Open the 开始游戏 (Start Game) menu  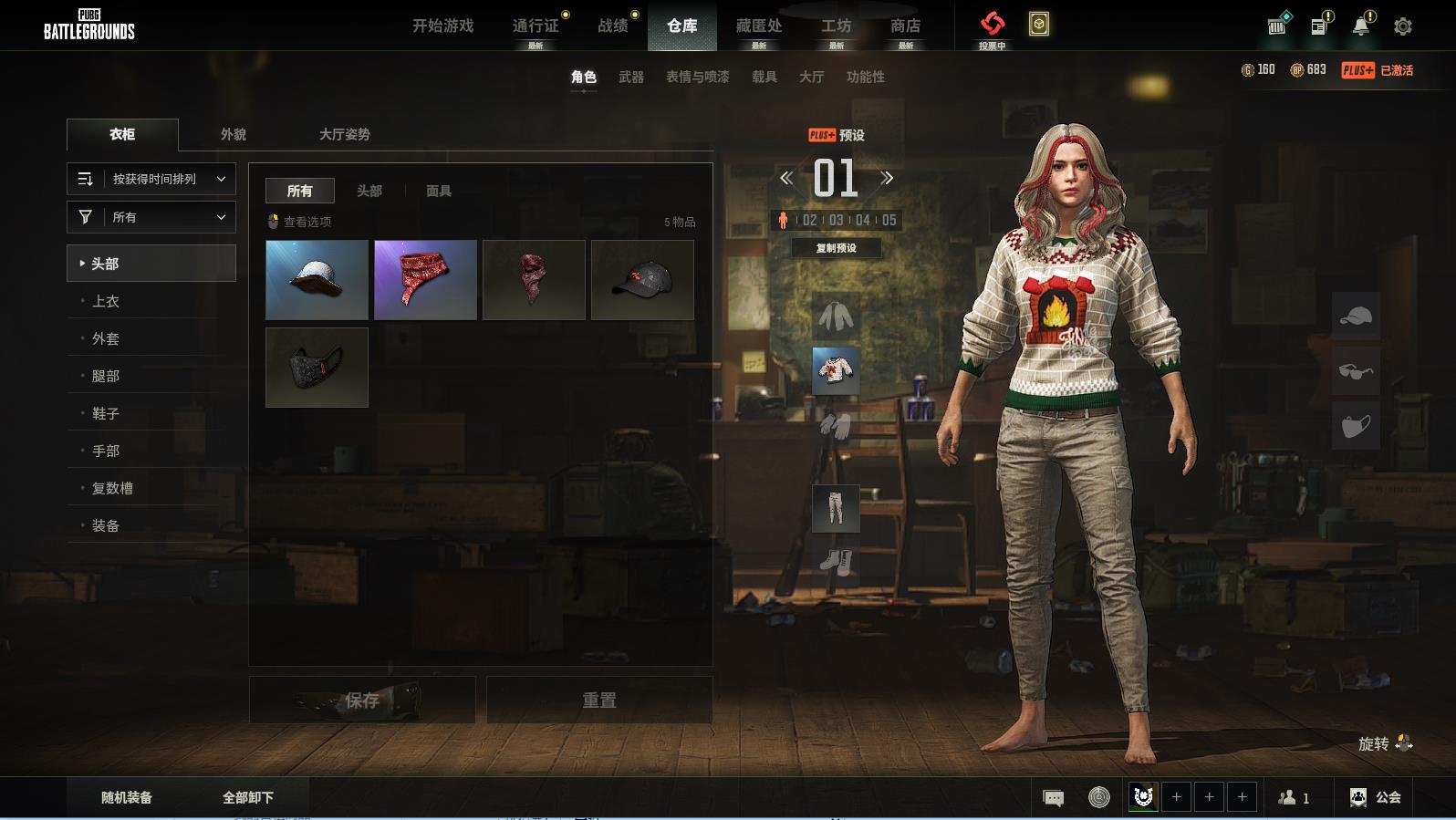click(x=442, y=26)
